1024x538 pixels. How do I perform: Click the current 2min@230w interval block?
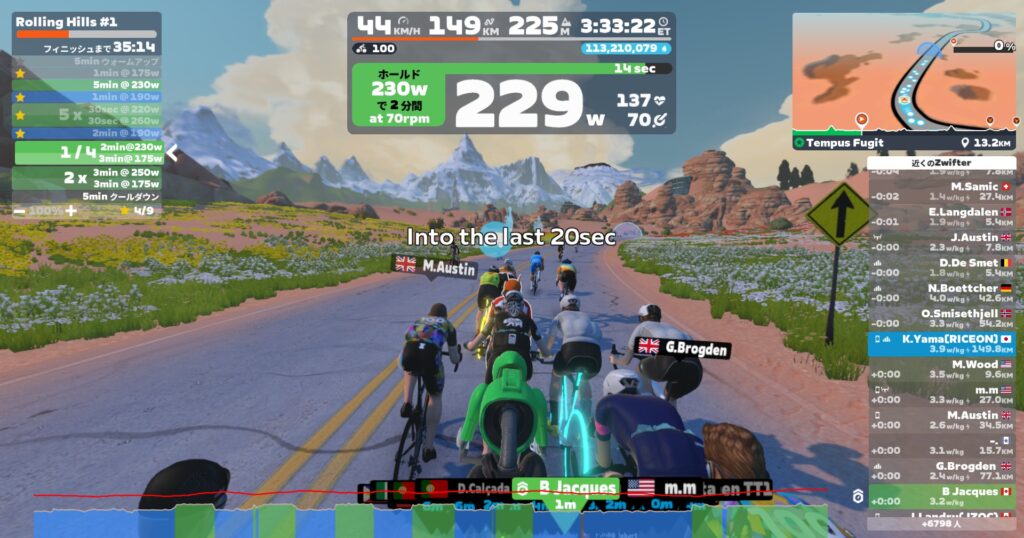pyautogui.click(x=88, y=152)
